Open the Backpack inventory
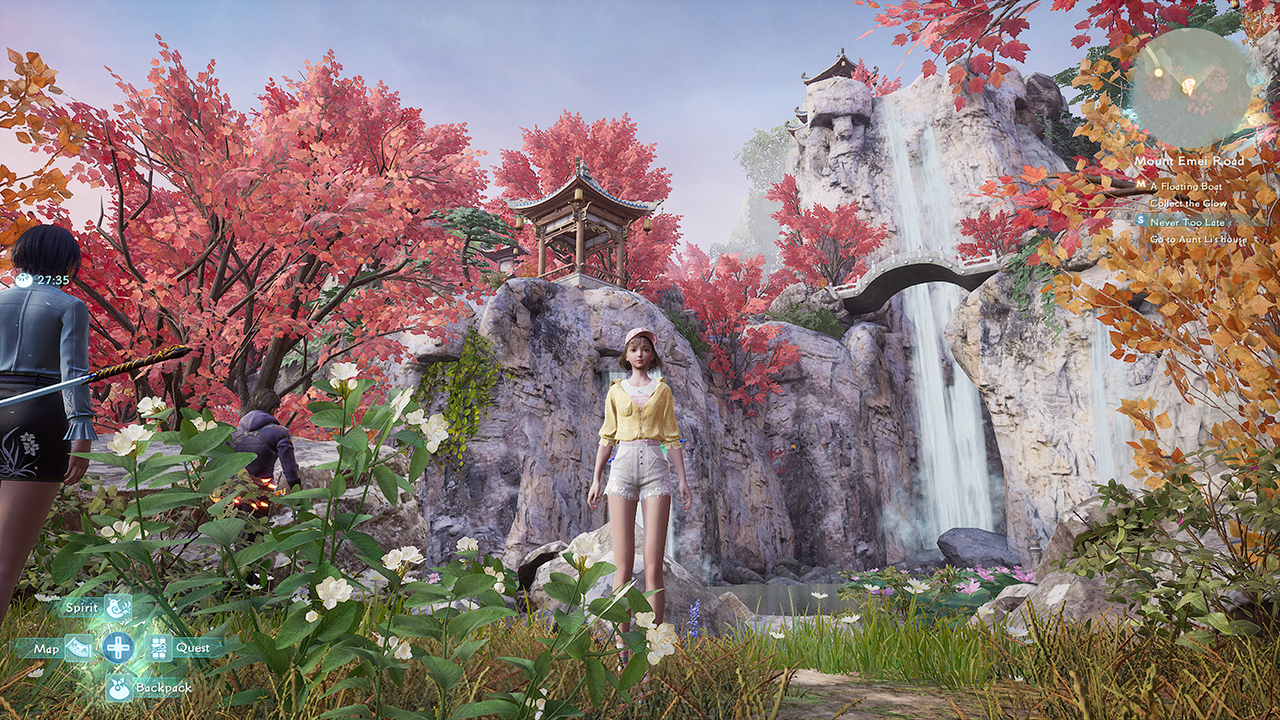Viewport: 1280px width, 720px height. tap(119, 687)
